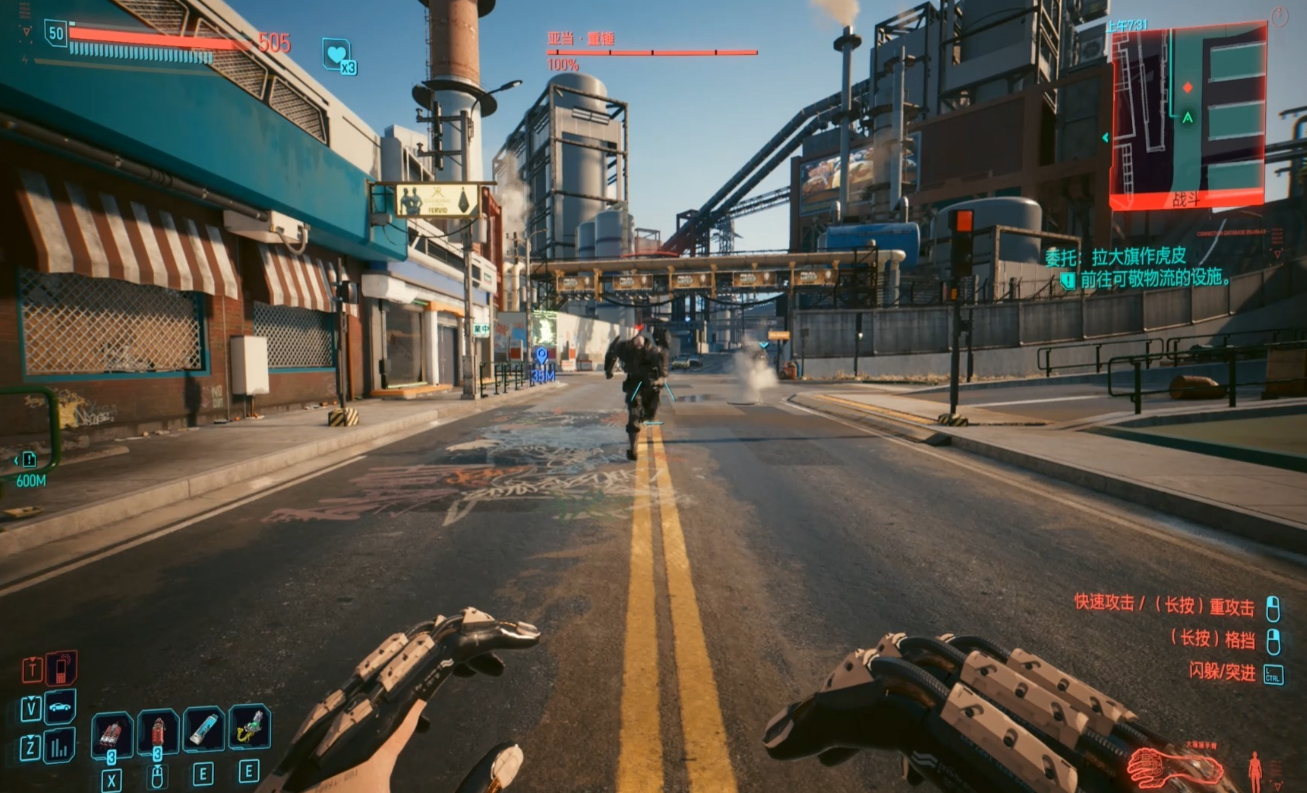Select the radio bars icon

tap(59, 745)
